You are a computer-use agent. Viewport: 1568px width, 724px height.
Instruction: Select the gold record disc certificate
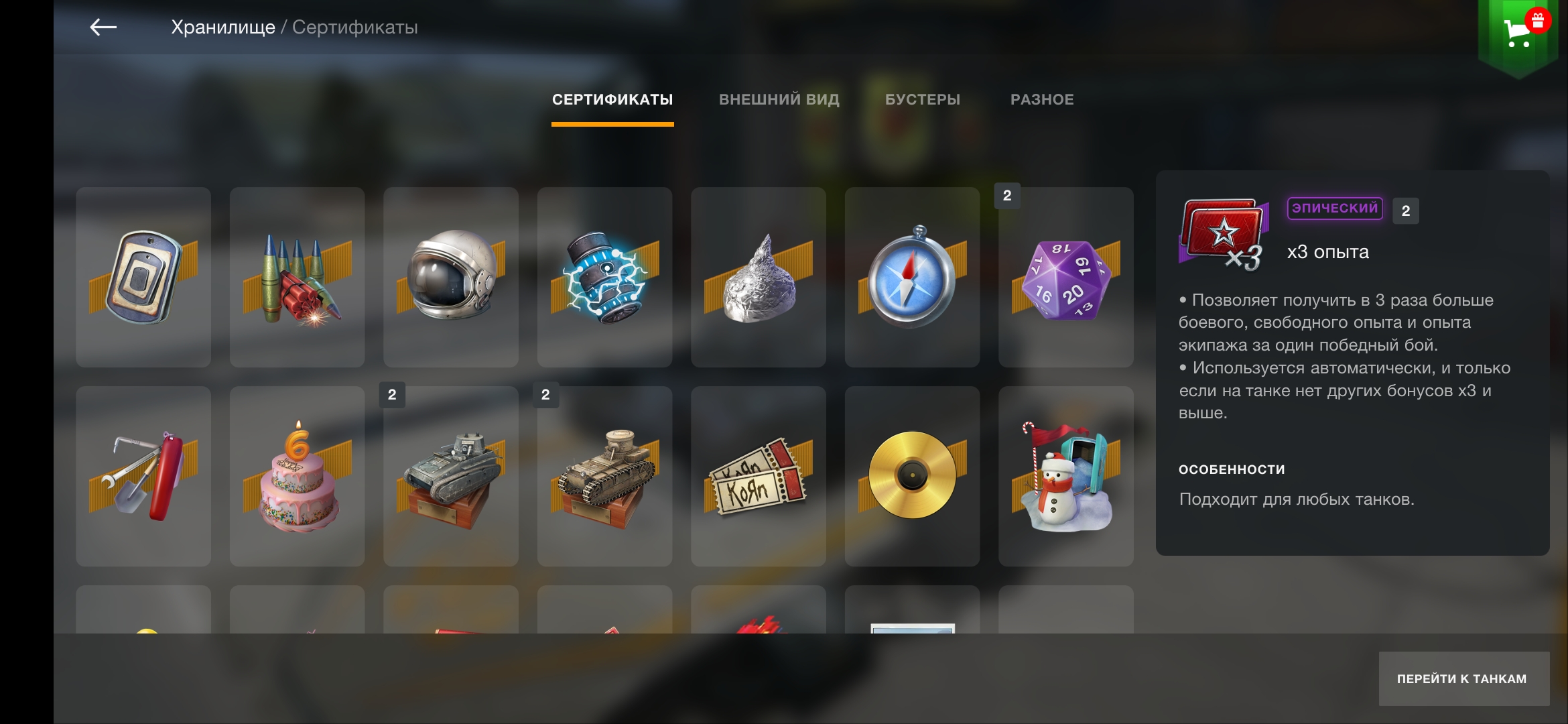912,476
